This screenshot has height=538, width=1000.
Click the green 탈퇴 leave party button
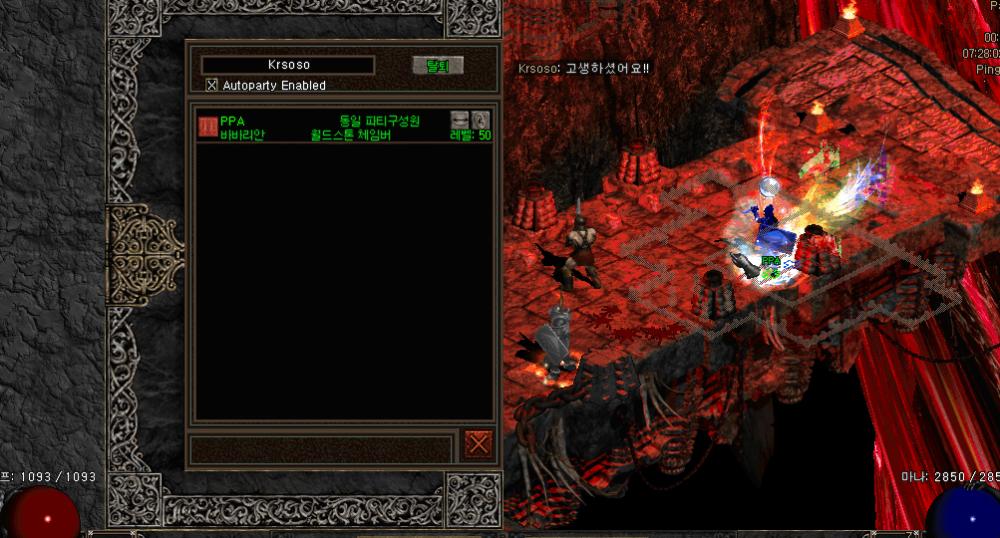[438, 66]
